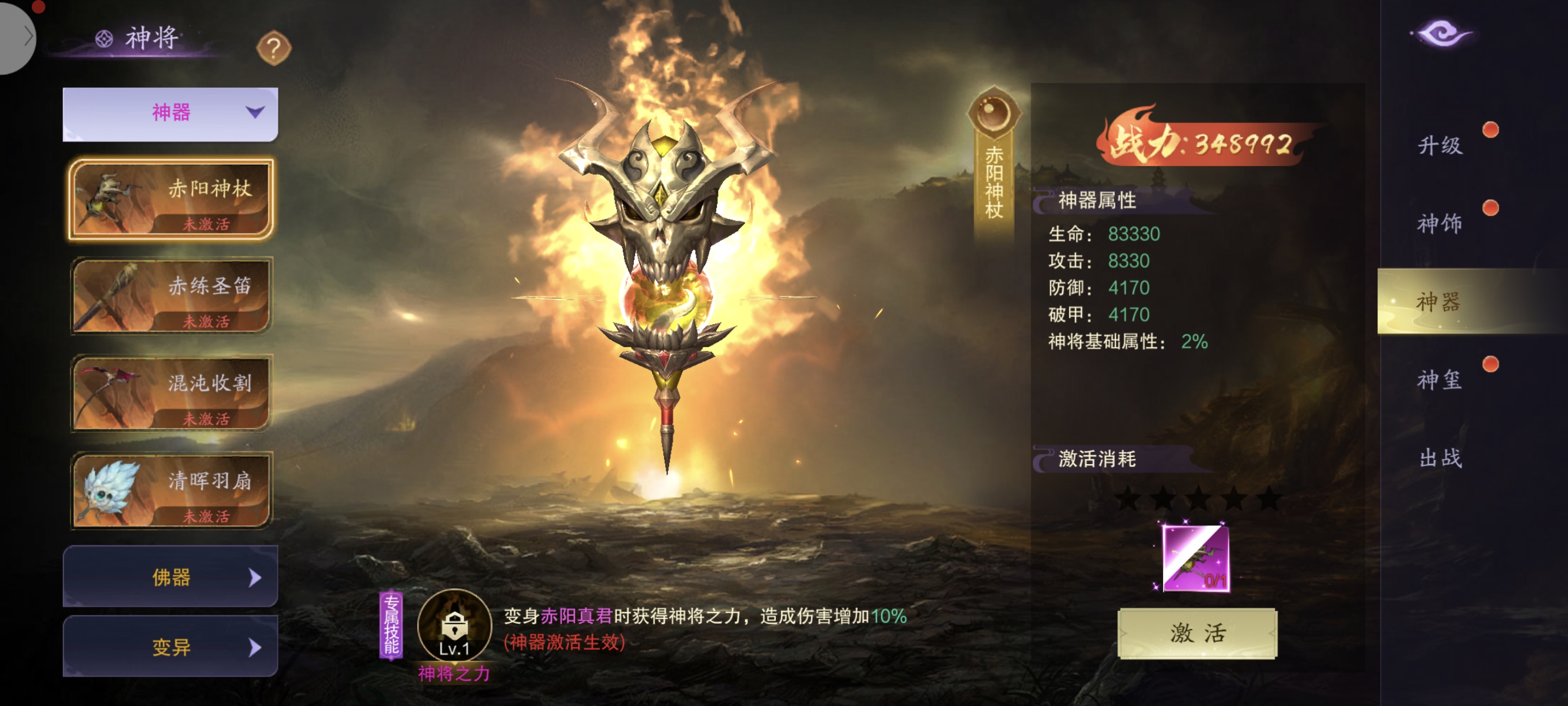Go to the 神玺 tab
1568x706 pixels.
[x=1440, y=380]
